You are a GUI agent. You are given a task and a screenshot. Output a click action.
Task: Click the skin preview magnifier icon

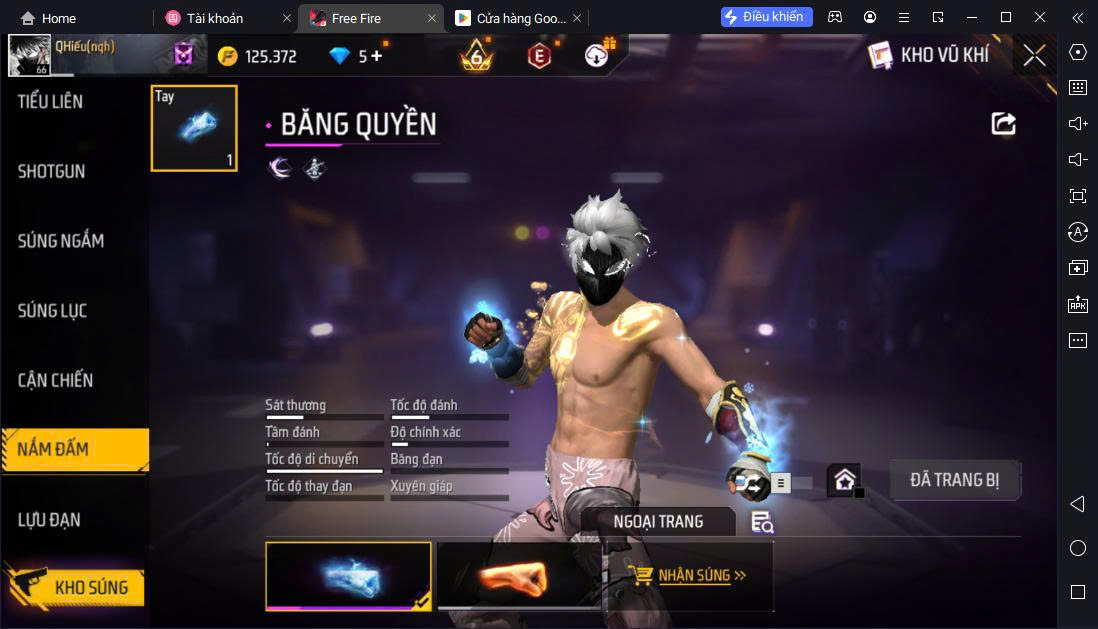tap(762, 522)
